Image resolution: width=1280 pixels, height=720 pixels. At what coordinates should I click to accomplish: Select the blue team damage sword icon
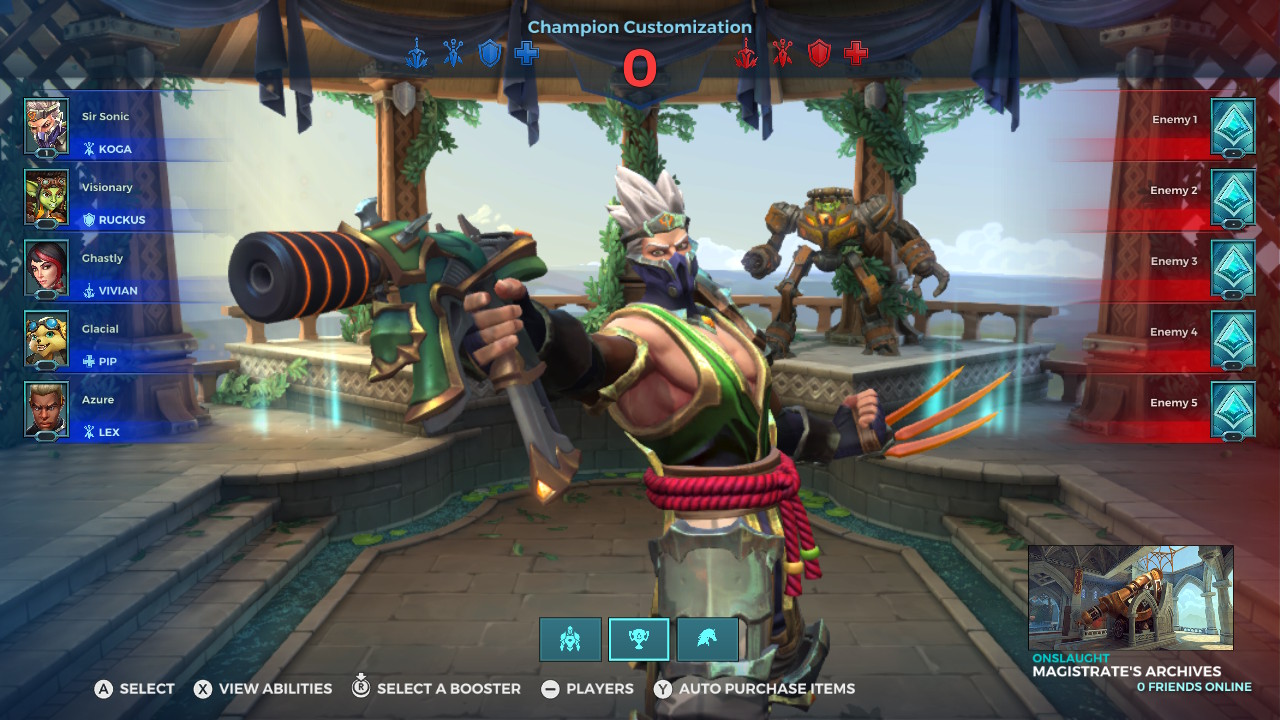point(418,55)
